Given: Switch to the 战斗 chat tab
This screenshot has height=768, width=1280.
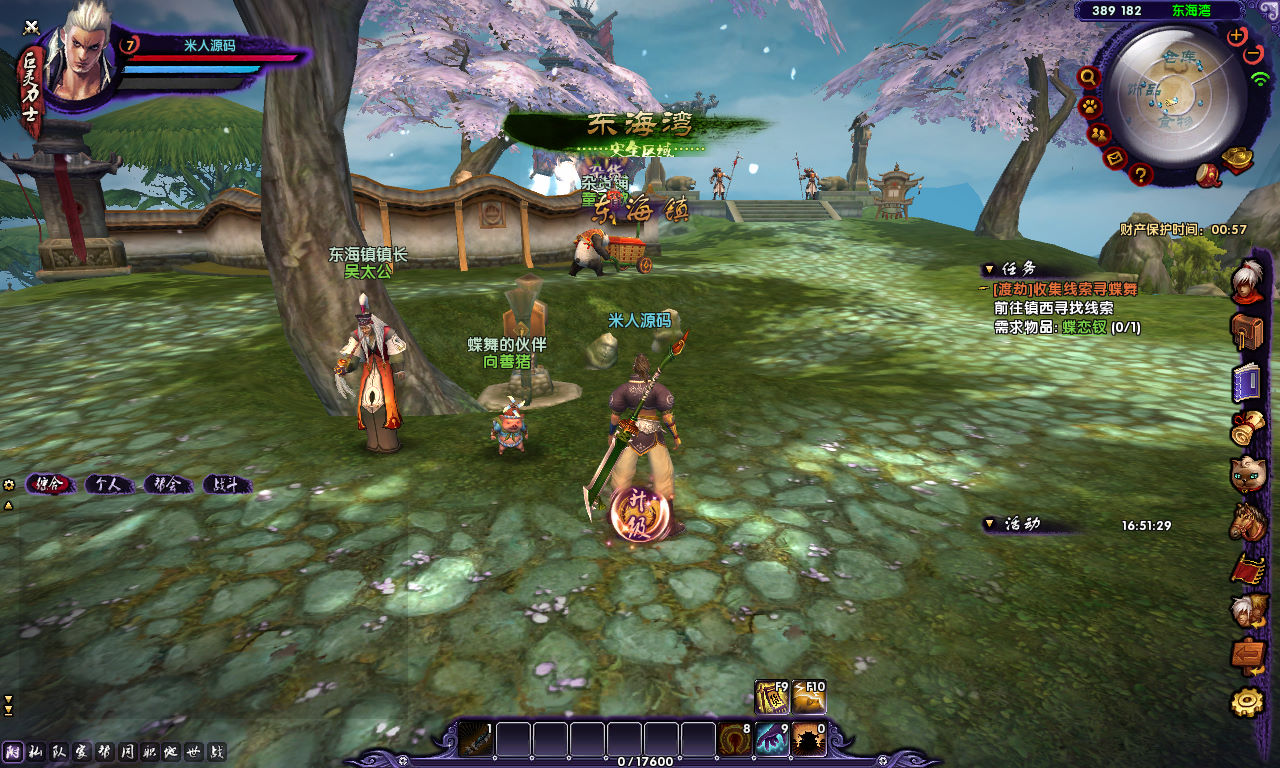Looking at the screenshot, I should tap(227, 484).
